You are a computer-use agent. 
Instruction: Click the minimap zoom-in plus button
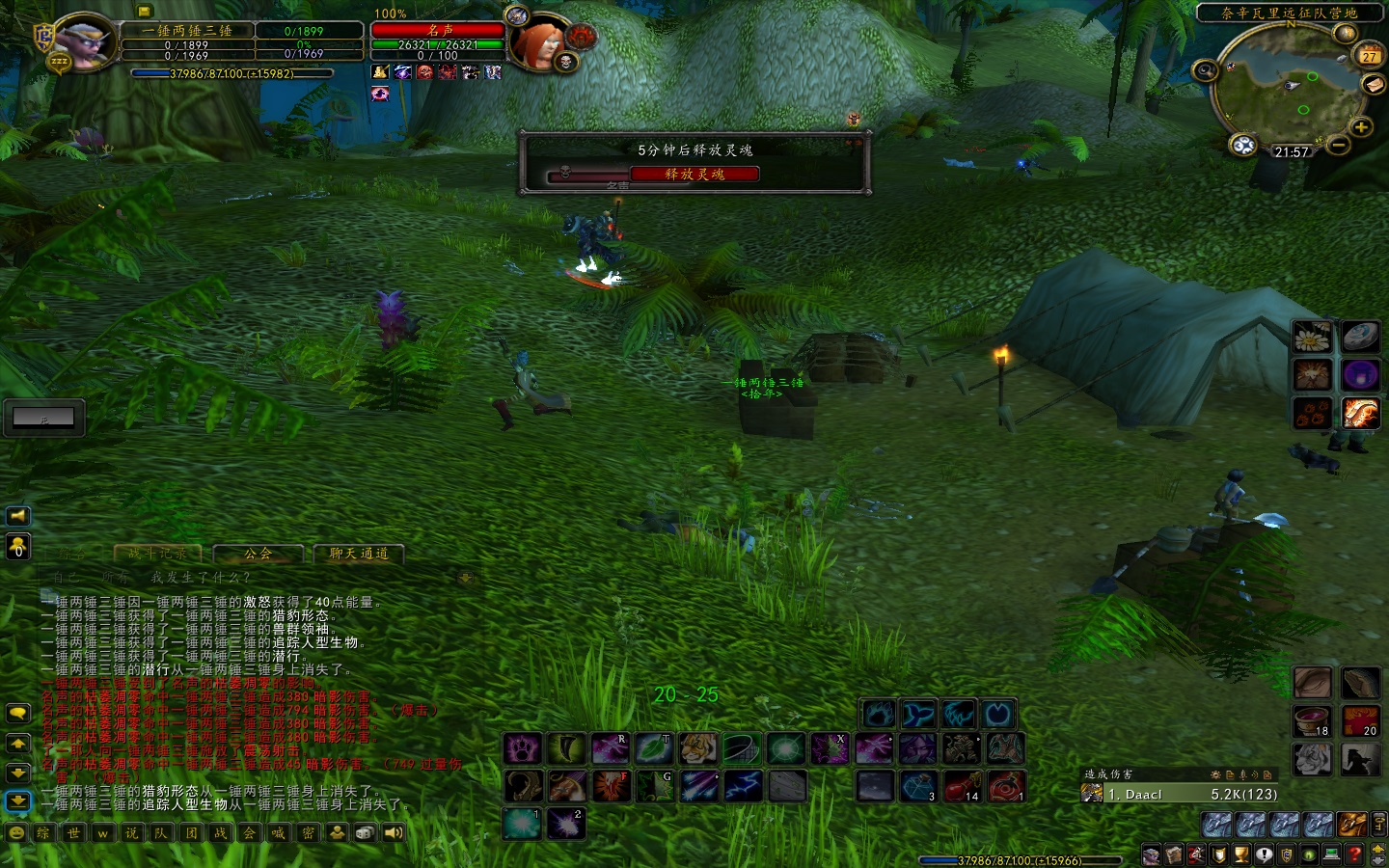click(1360, 127)
